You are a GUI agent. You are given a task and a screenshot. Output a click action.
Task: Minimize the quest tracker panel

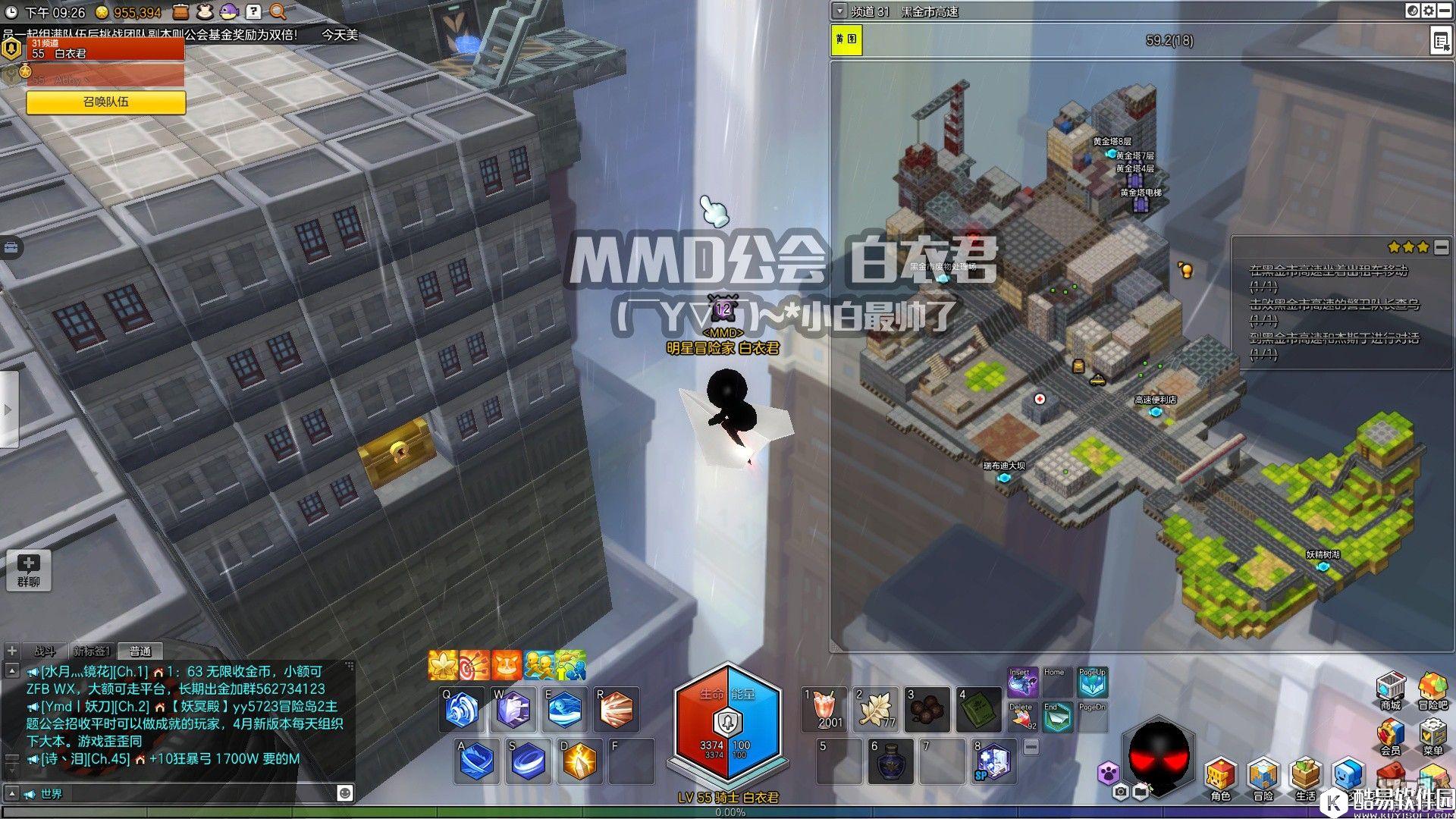tap(1441, 247)
